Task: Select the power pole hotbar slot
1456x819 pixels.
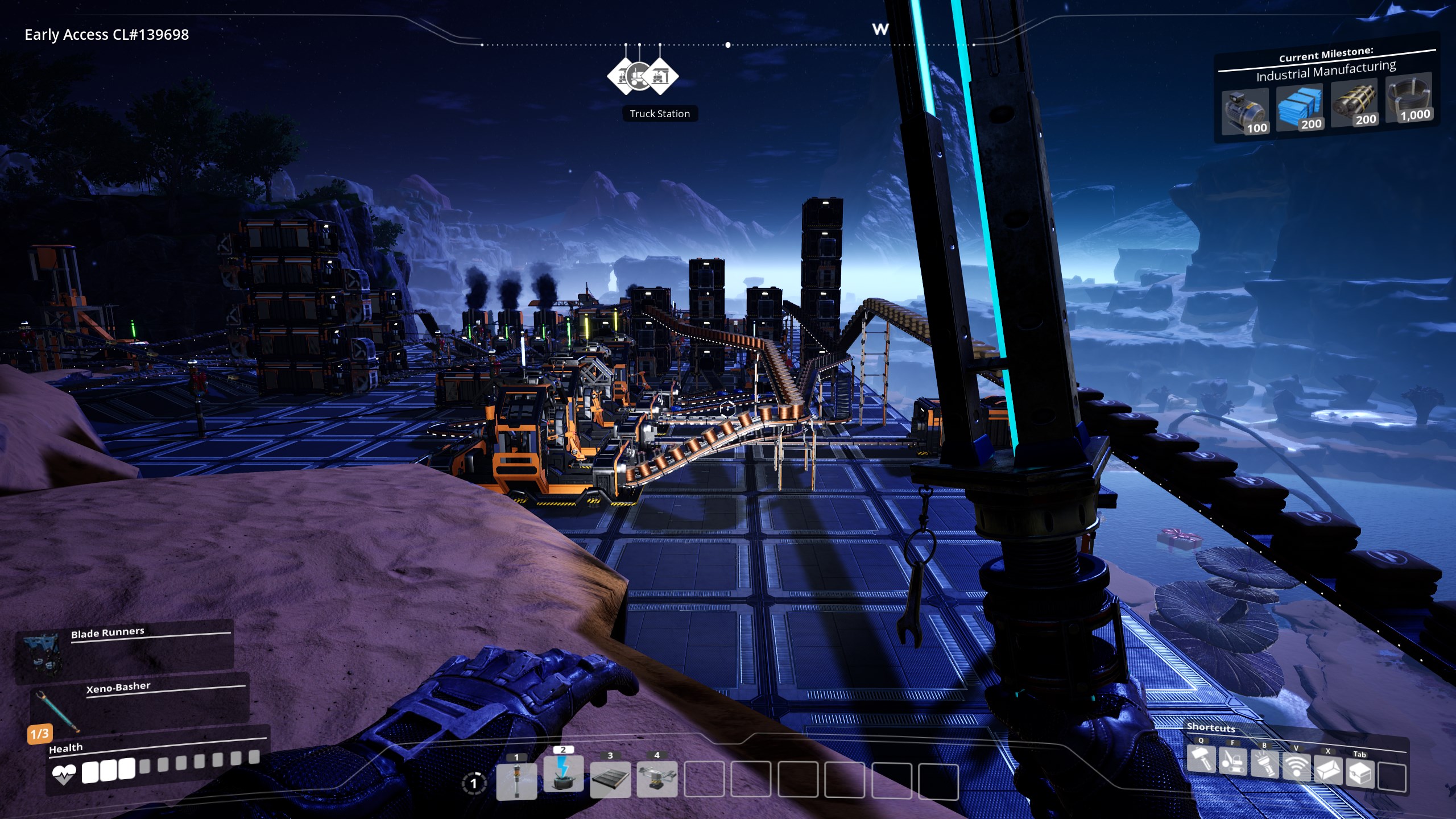Action: [516, 780]
